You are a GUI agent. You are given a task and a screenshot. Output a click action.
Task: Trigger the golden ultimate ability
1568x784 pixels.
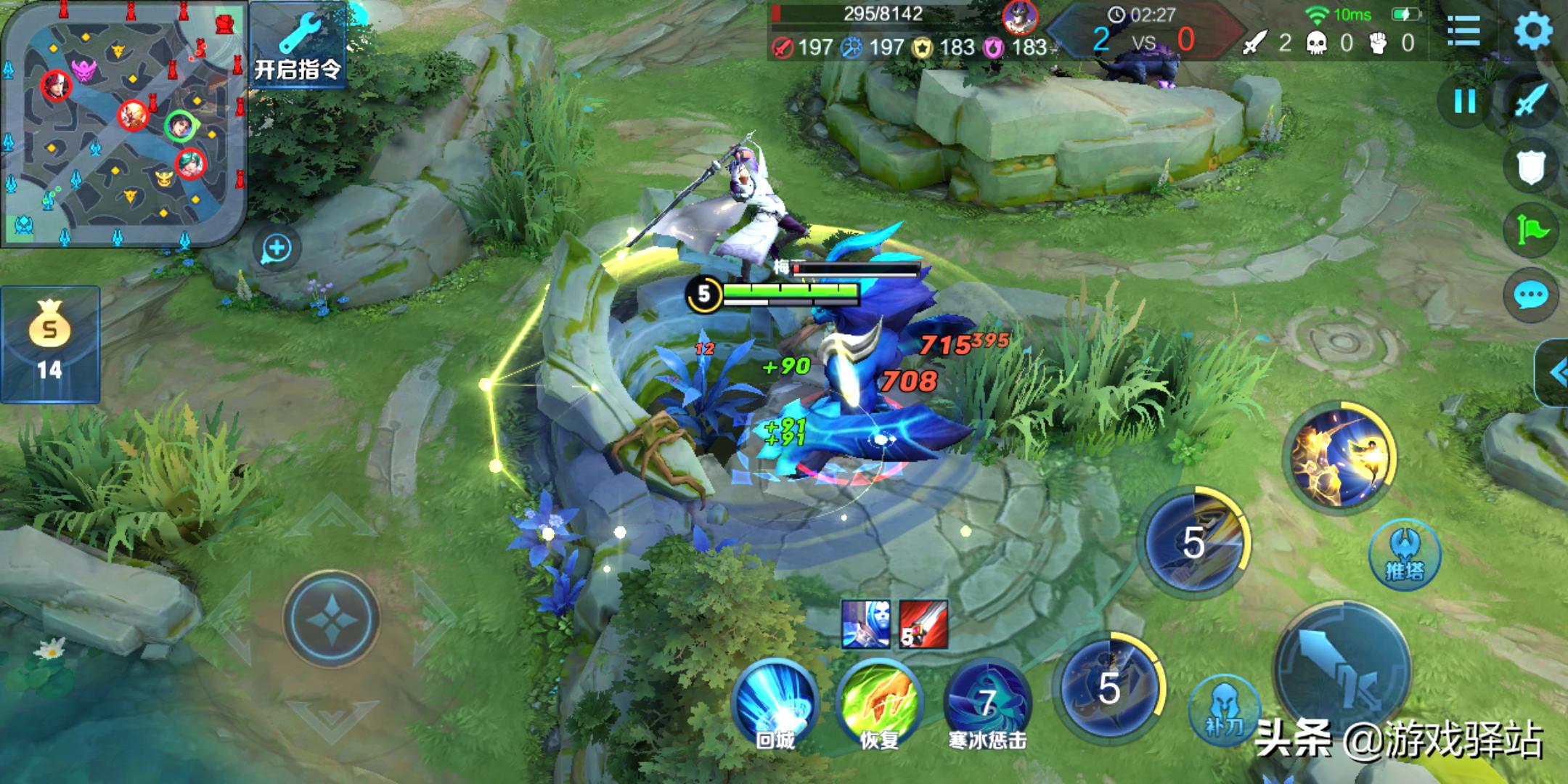[1339, 456]
